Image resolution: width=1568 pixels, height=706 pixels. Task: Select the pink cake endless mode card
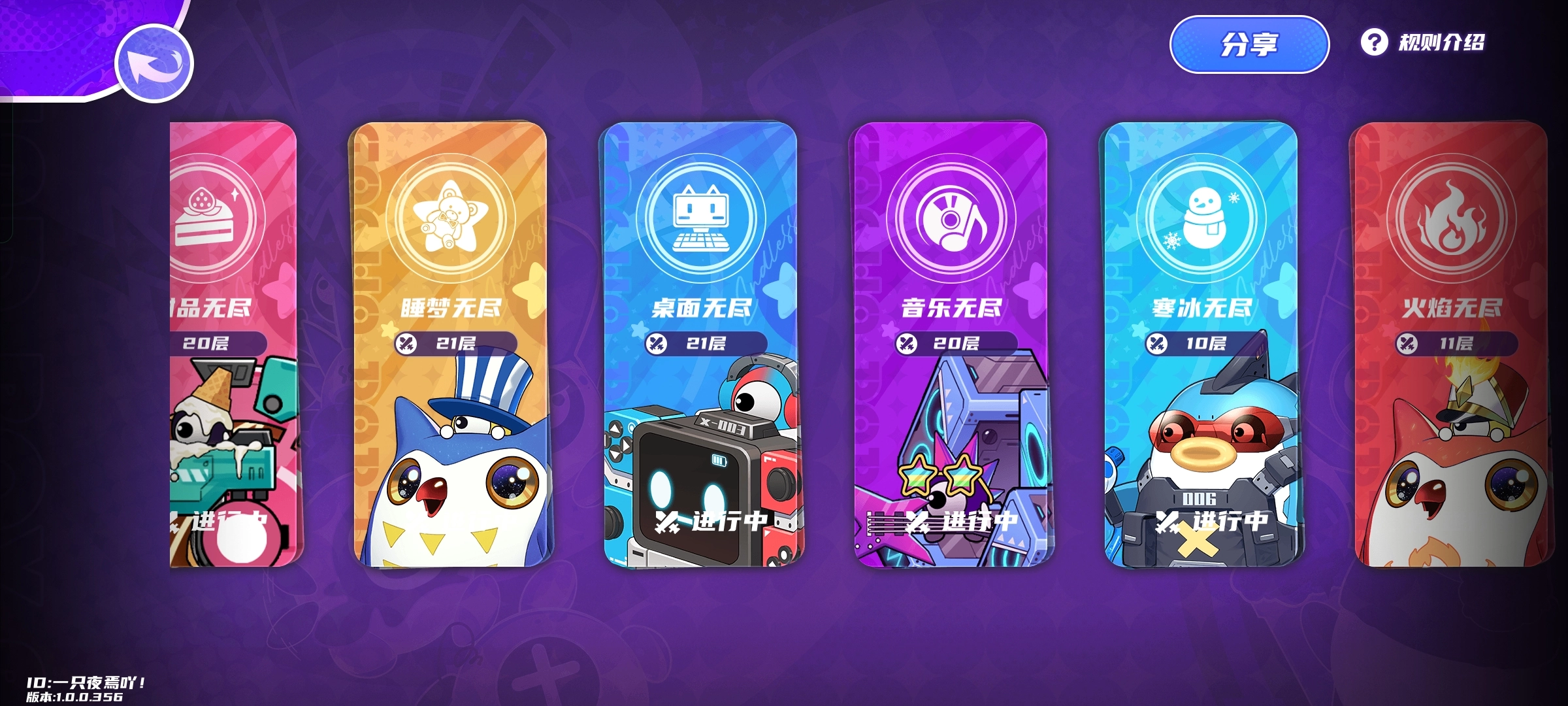(233, 343)
